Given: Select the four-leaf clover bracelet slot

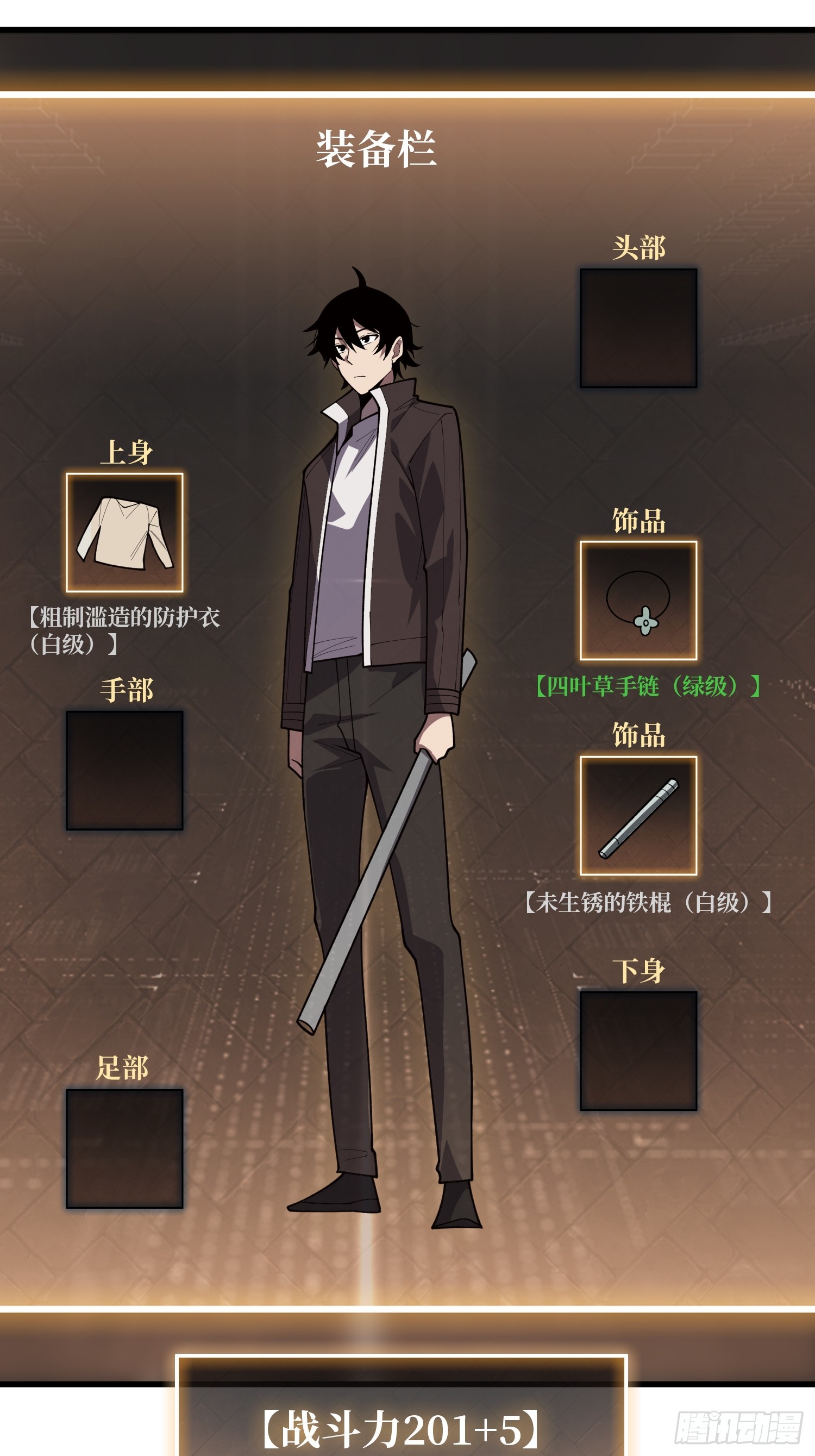Looking at the screenshot, I should pyautogui.click(x=638, y=600).
